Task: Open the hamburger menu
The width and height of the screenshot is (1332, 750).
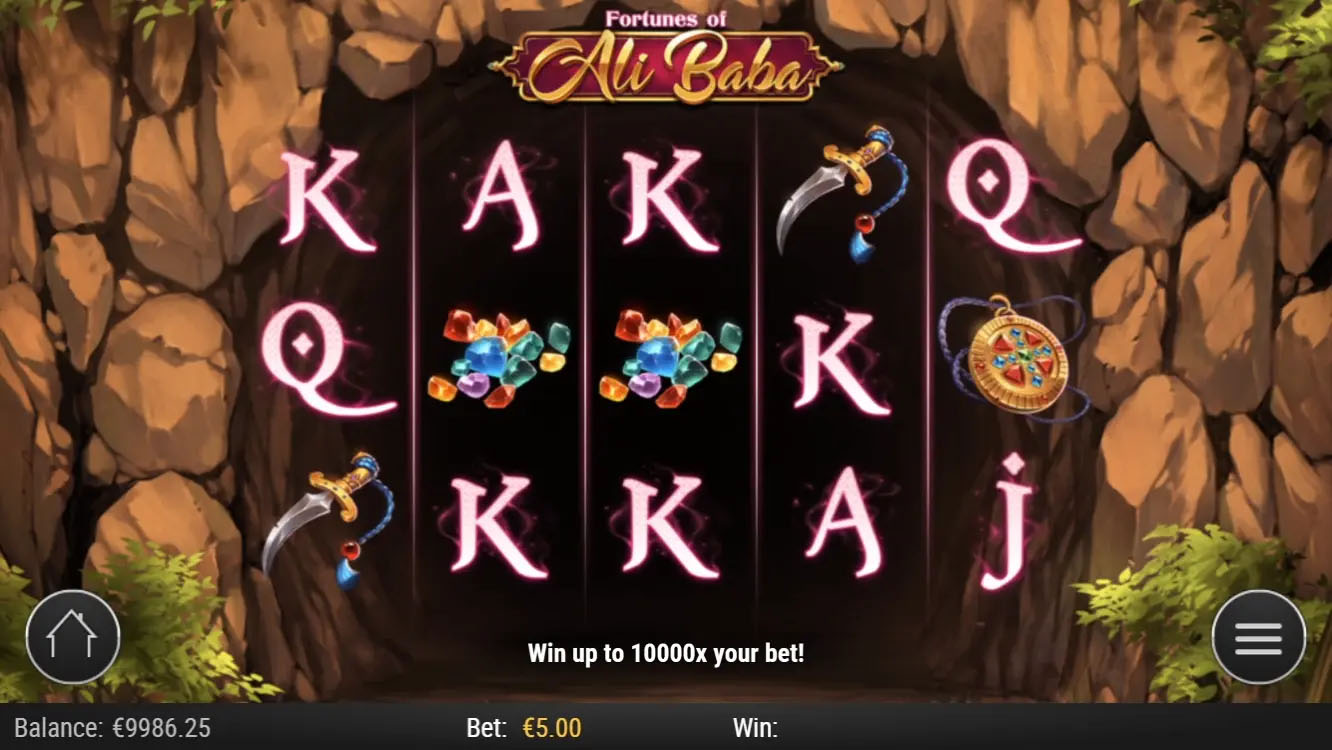Action: click(1258, 636)
